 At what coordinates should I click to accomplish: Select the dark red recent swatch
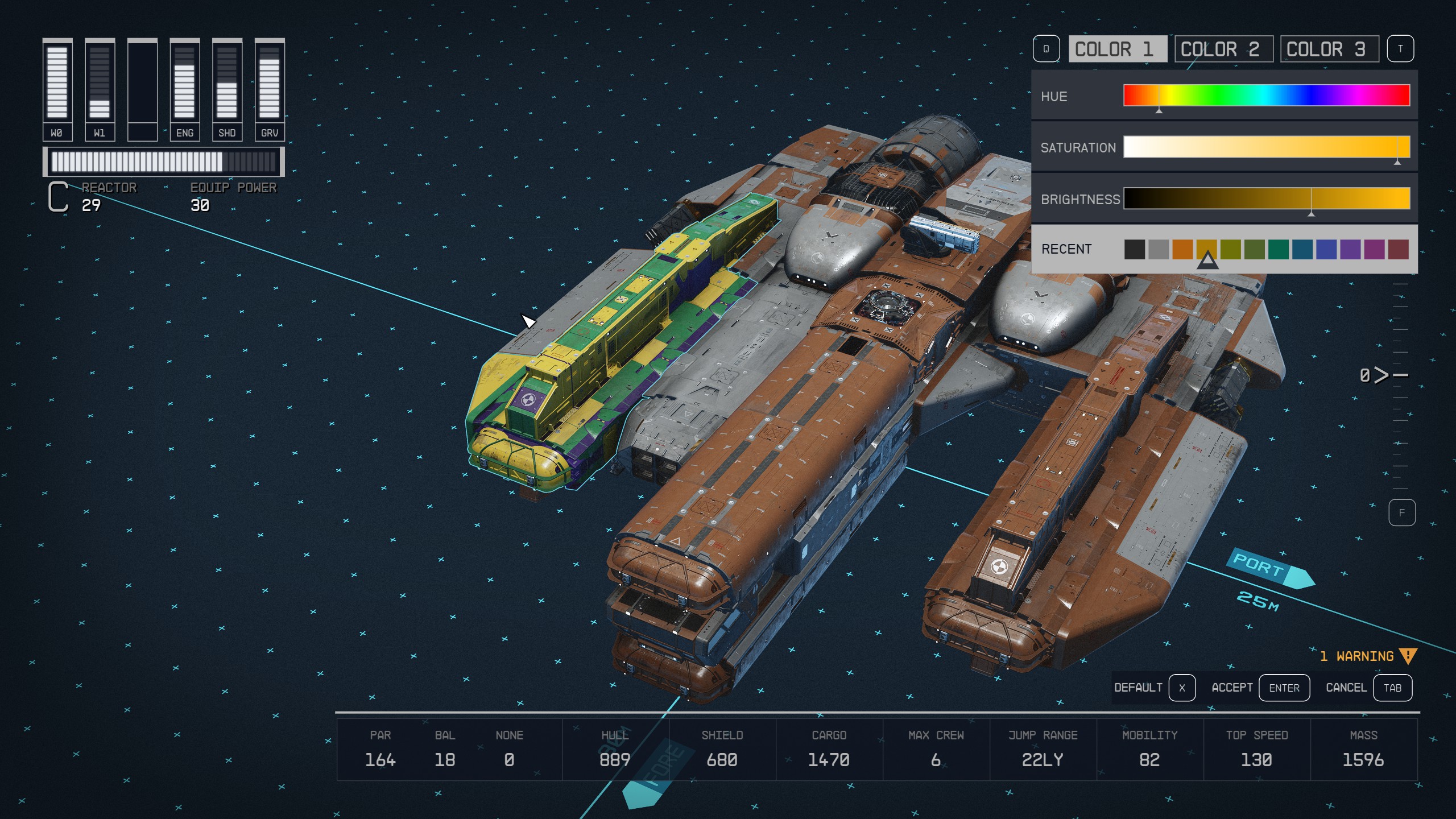pos(1398,249)
